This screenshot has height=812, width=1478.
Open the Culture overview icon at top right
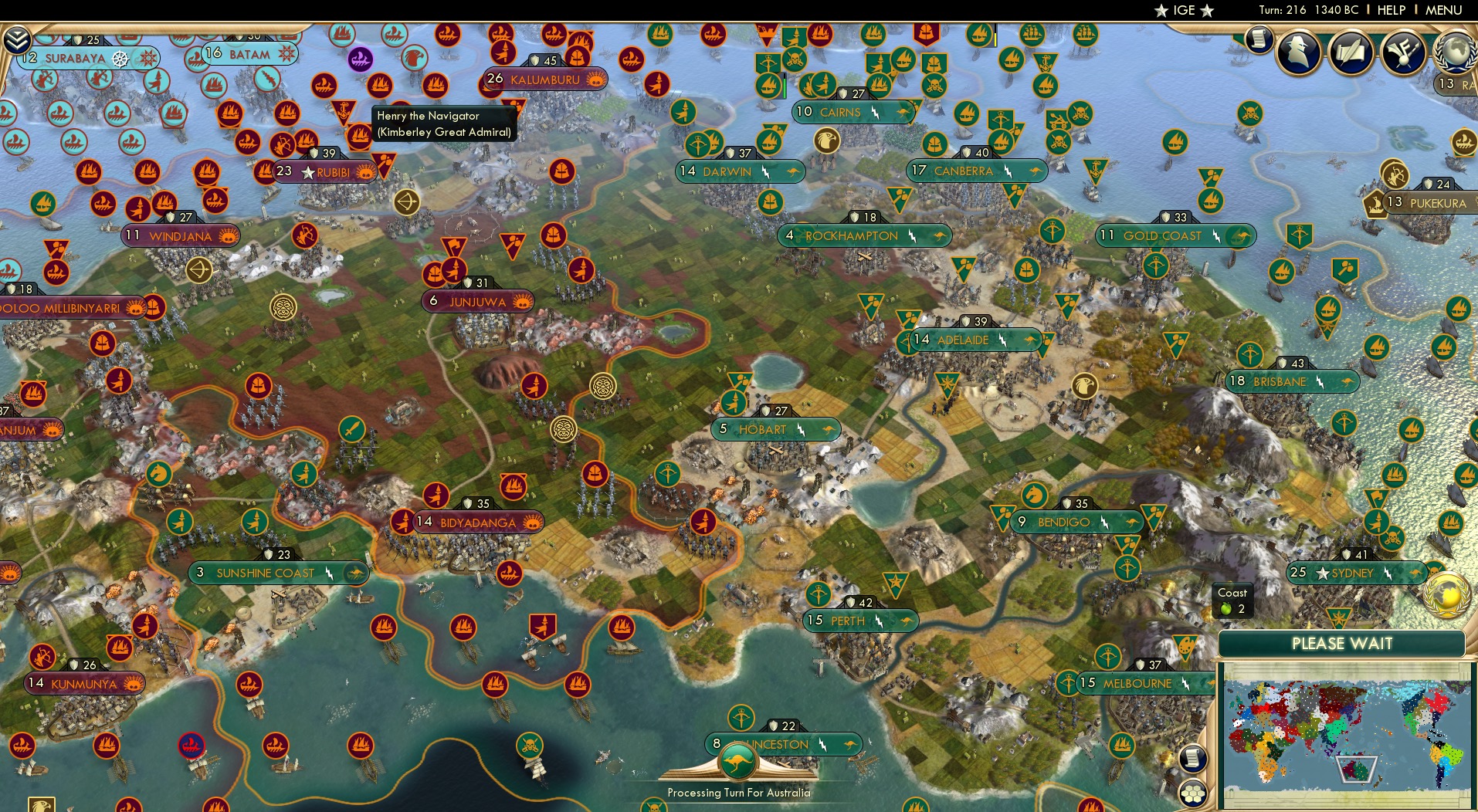pyautogui.click(x=1404, y=53)
